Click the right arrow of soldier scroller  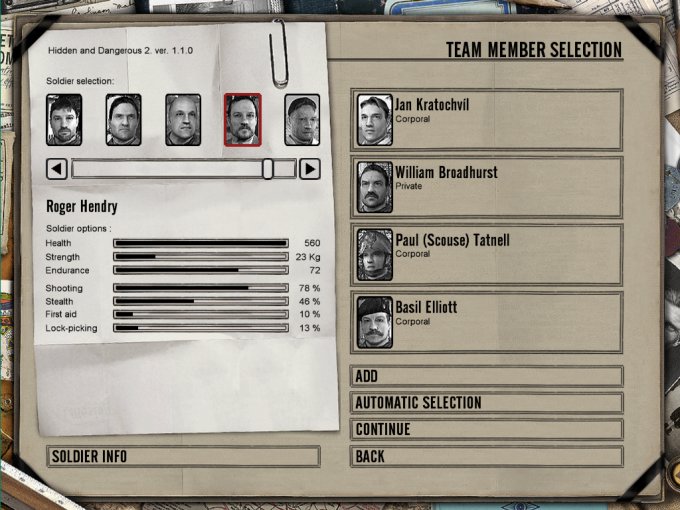[310, 169]
